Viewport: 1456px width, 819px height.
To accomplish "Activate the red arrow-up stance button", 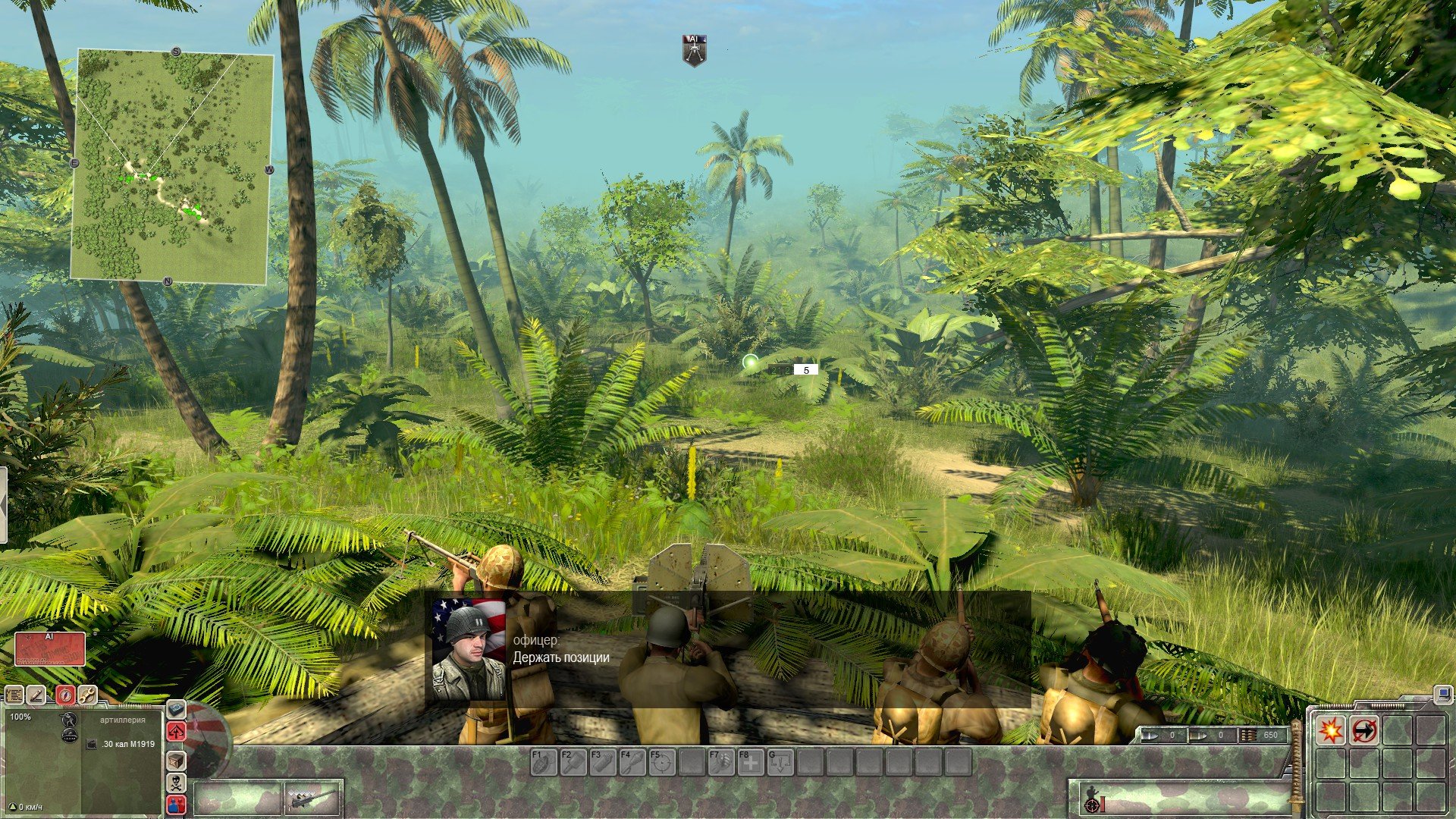I will (176, 732).
